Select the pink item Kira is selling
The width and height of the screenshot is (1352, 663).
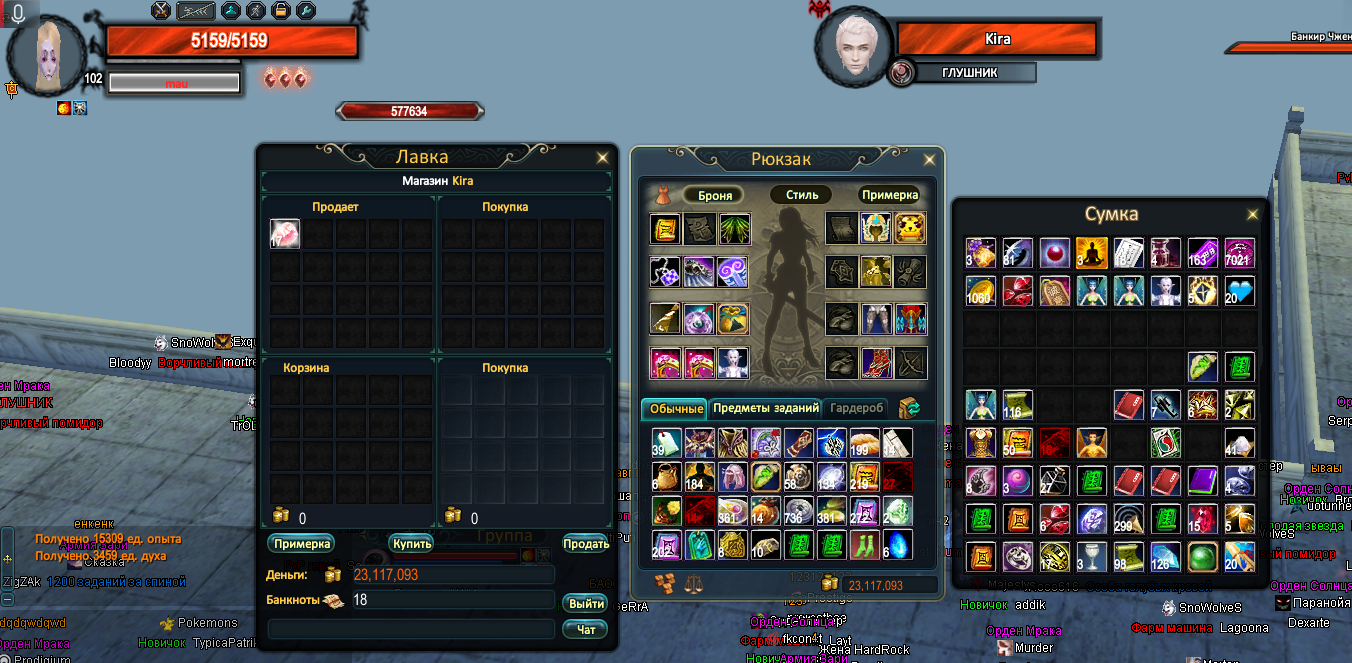point(285,235)
